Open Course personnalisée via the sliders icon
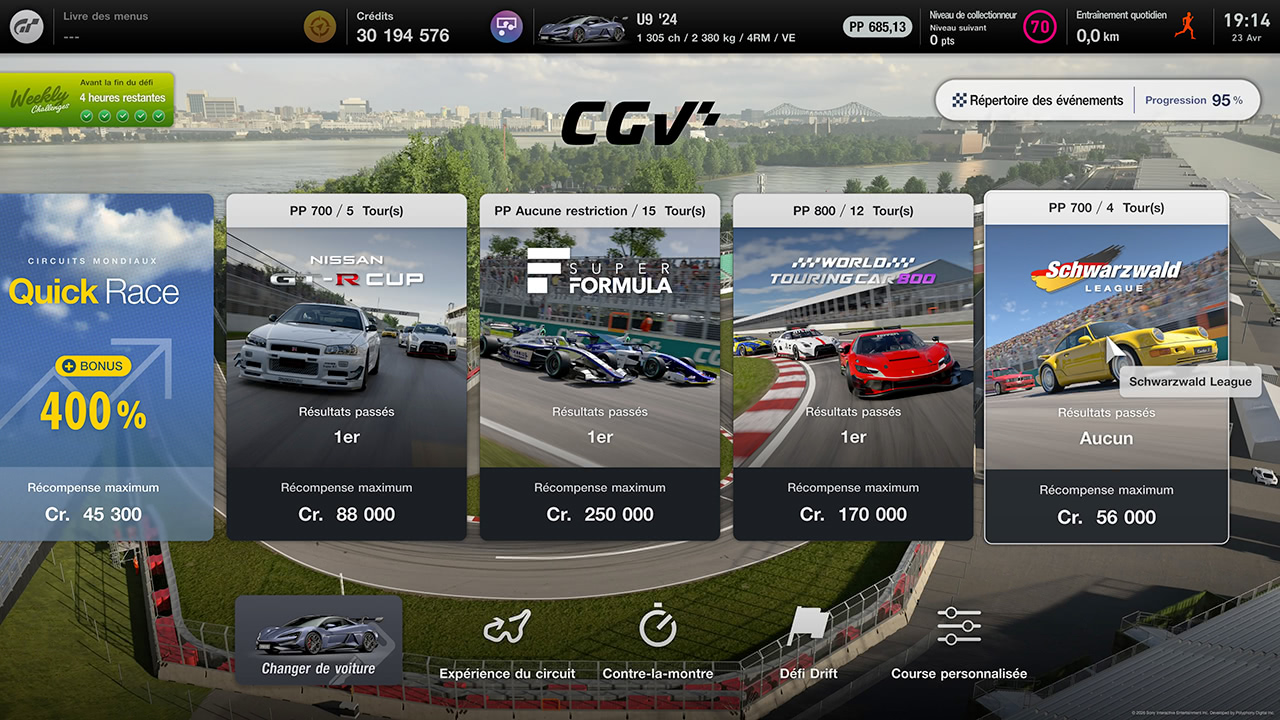This screenshot has height=720, width=1280. coord(958,625)
